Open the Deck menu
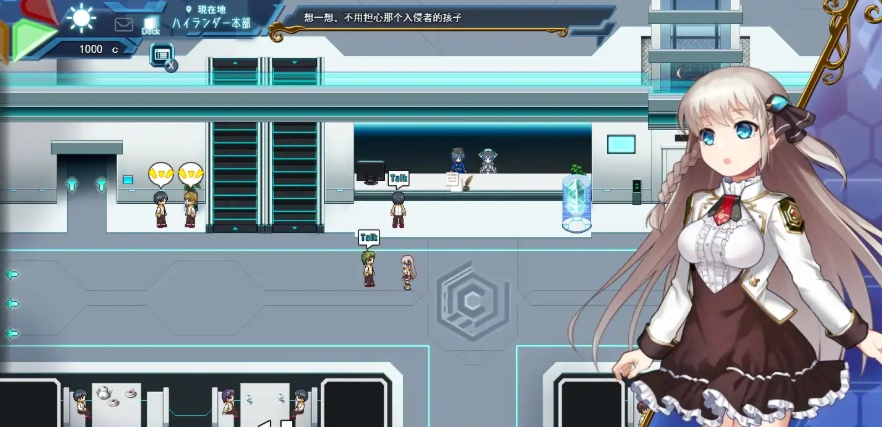Viewport: 882px width, 427px height. [151, 25]
